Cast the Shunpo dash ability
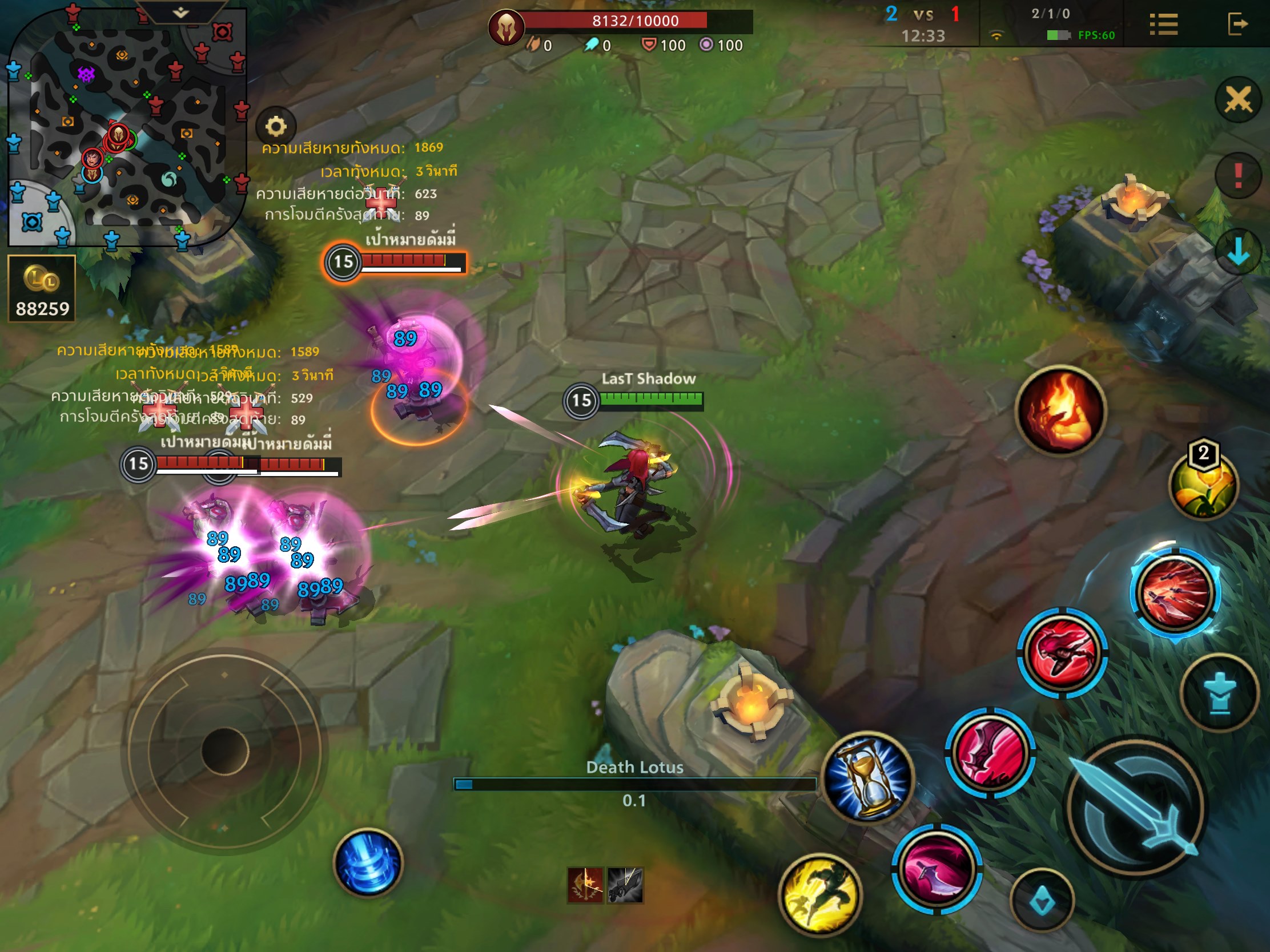1270x952 pixels. tap(1062, 654)
